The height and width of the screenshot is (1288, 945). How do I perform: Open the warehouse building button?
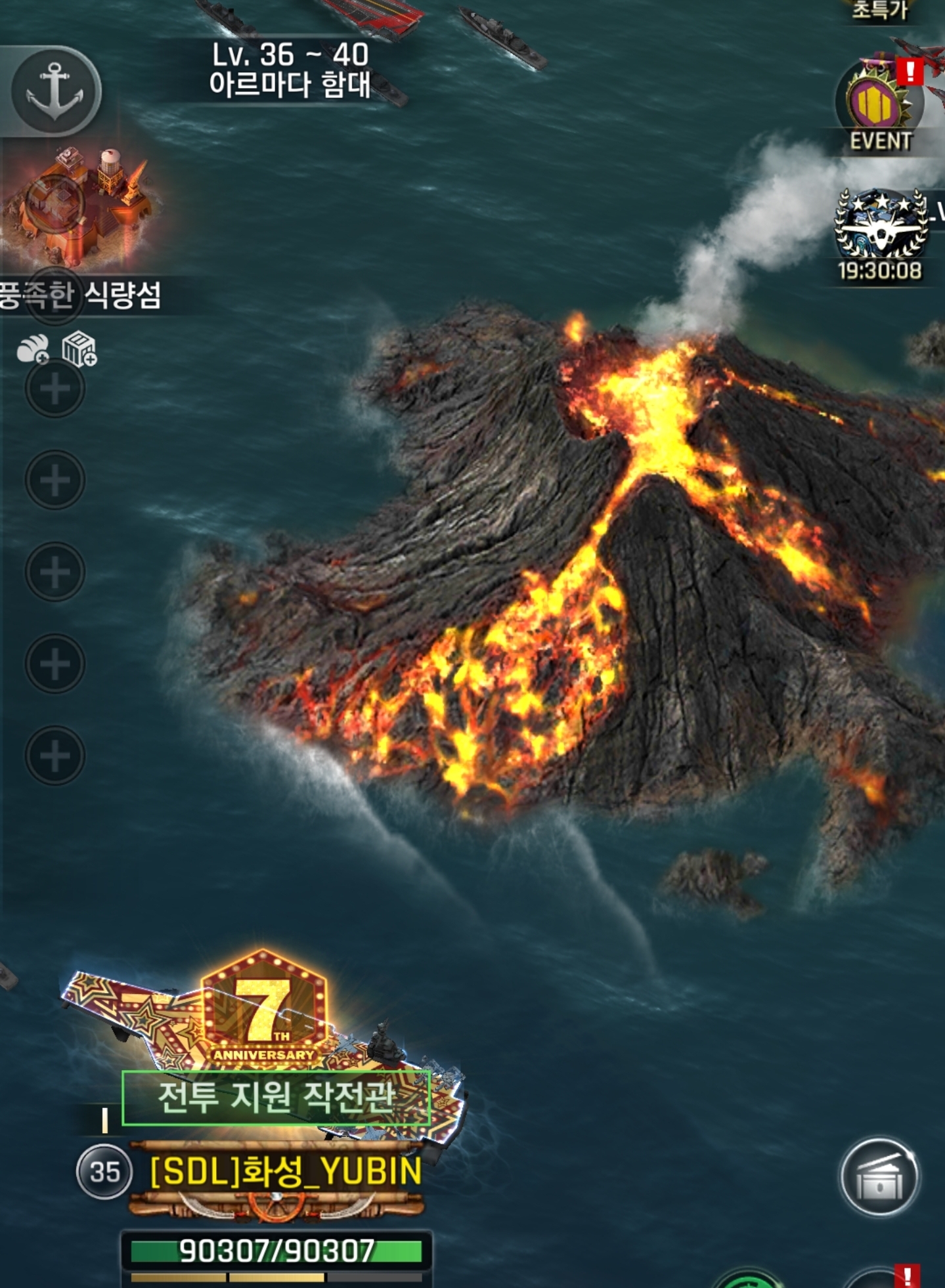879,1177
